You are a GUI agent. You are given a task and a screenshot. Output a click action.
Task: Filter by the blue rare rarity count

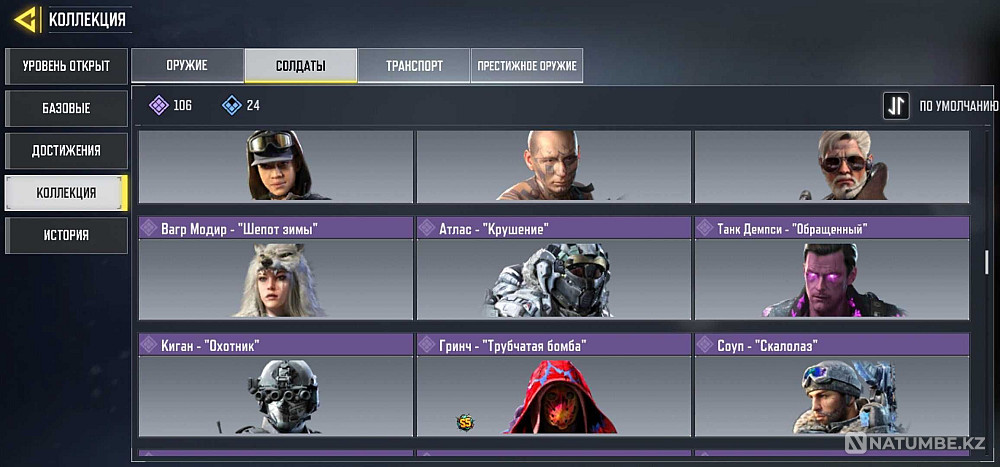coord(241,105)
